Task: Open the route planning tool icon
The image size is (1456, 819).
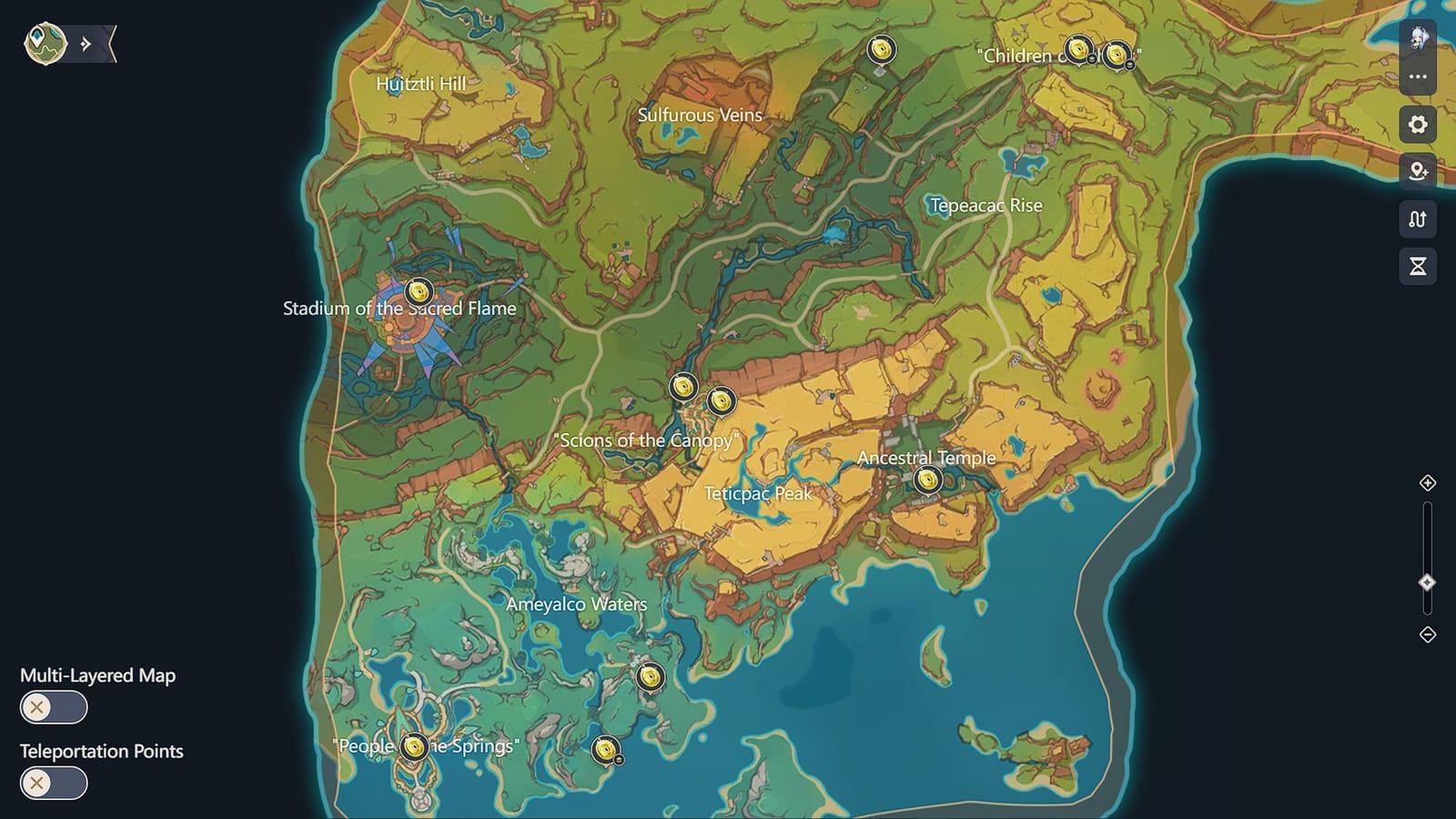Action: [x=1417, y=218]
